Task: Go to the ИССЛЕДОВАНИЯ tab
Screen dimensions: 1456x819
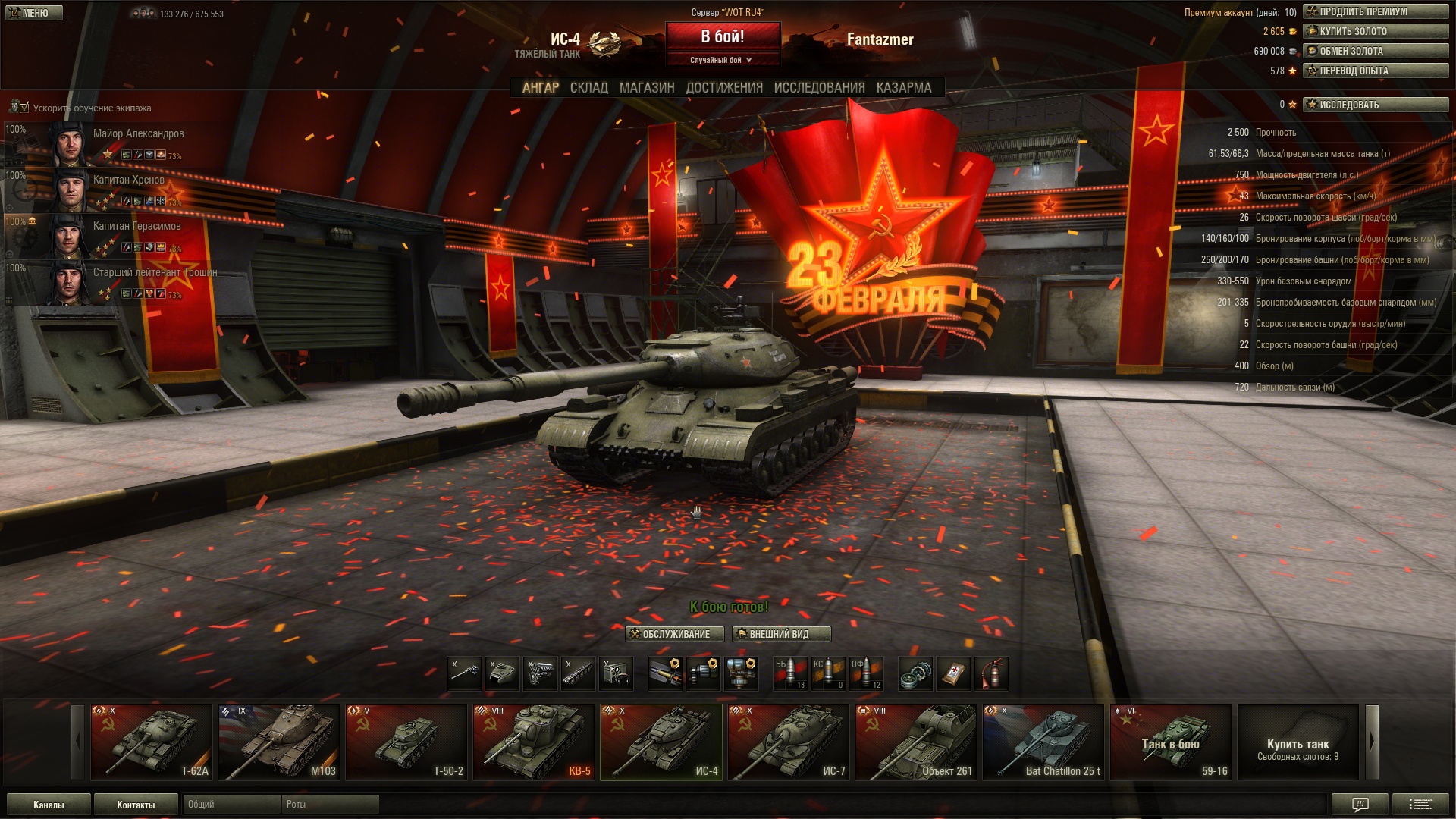Action: [819, 88]
